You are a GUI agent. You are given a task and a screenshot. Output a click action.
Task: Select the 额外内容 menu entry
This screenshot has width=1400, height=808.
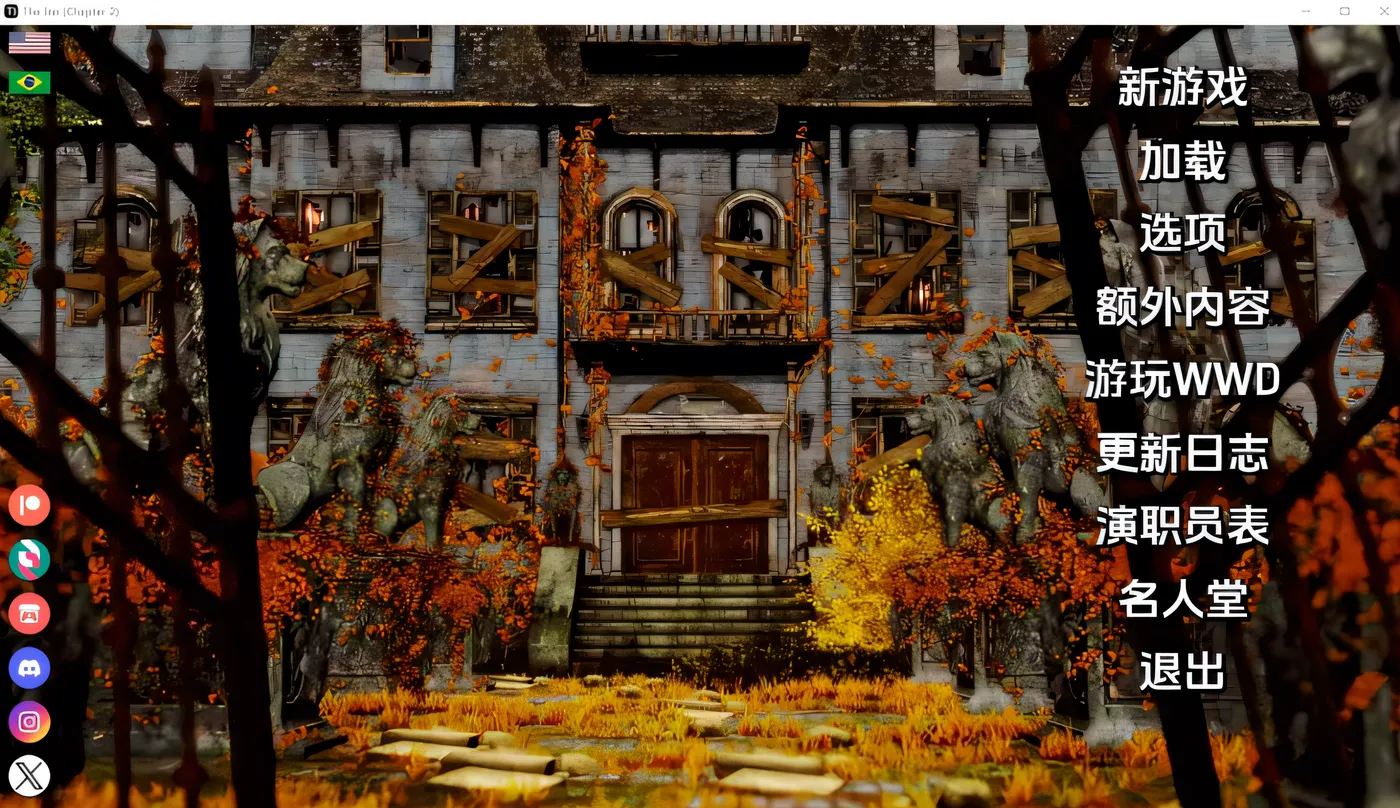click(1180, 309)
